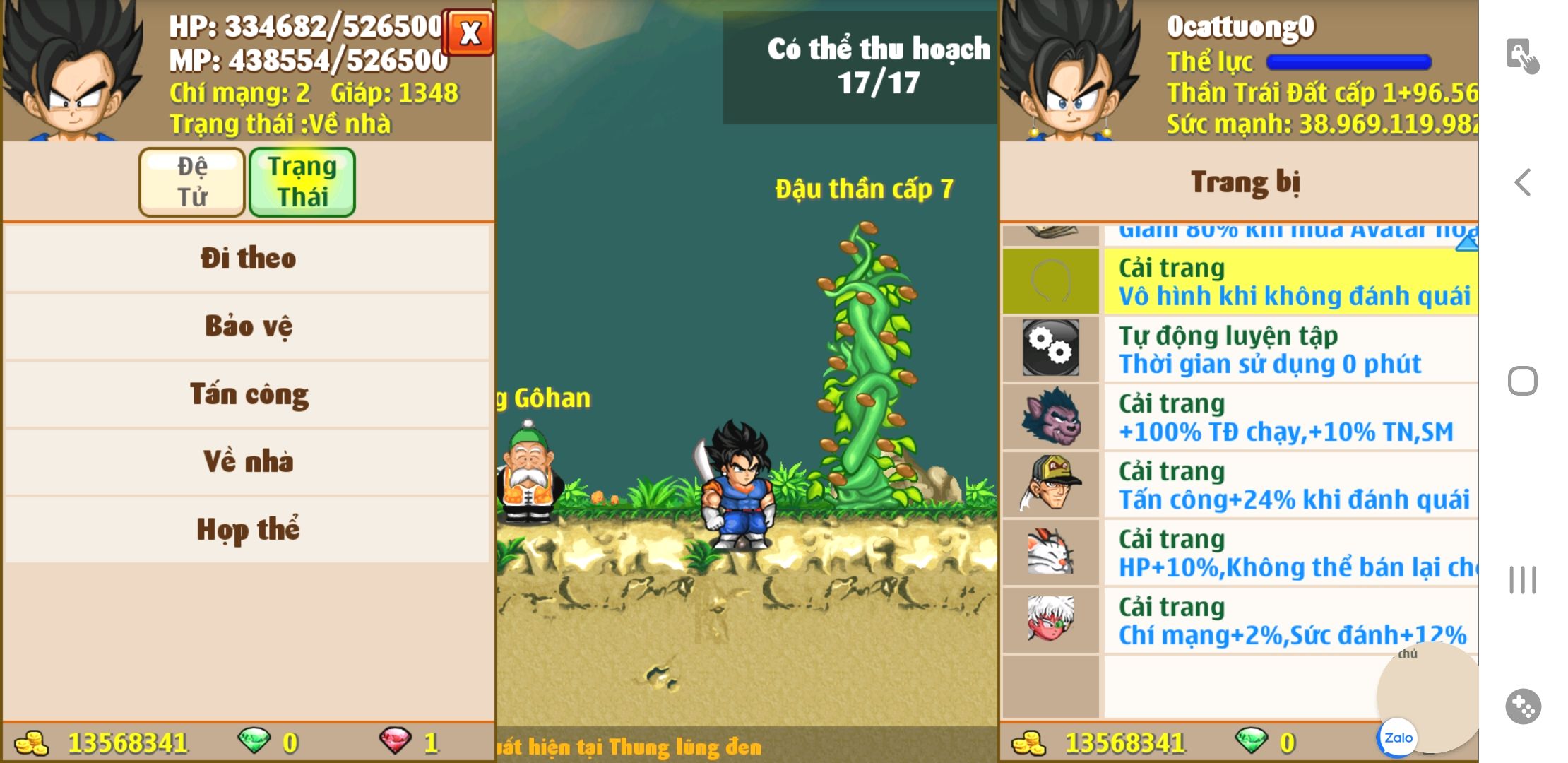
Task: Select the invisible Cải trang highlighted row
Action: [1240, 281]
